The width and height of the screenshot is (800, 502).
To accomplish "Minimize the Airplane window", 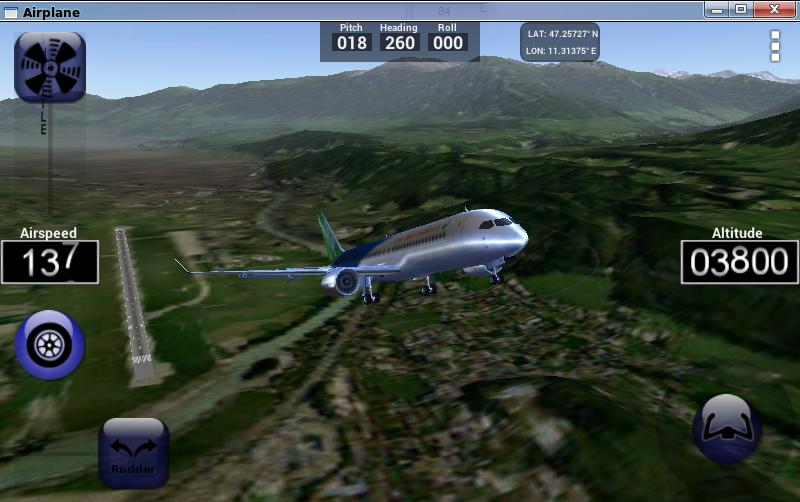I will click(x=717, y=10).
